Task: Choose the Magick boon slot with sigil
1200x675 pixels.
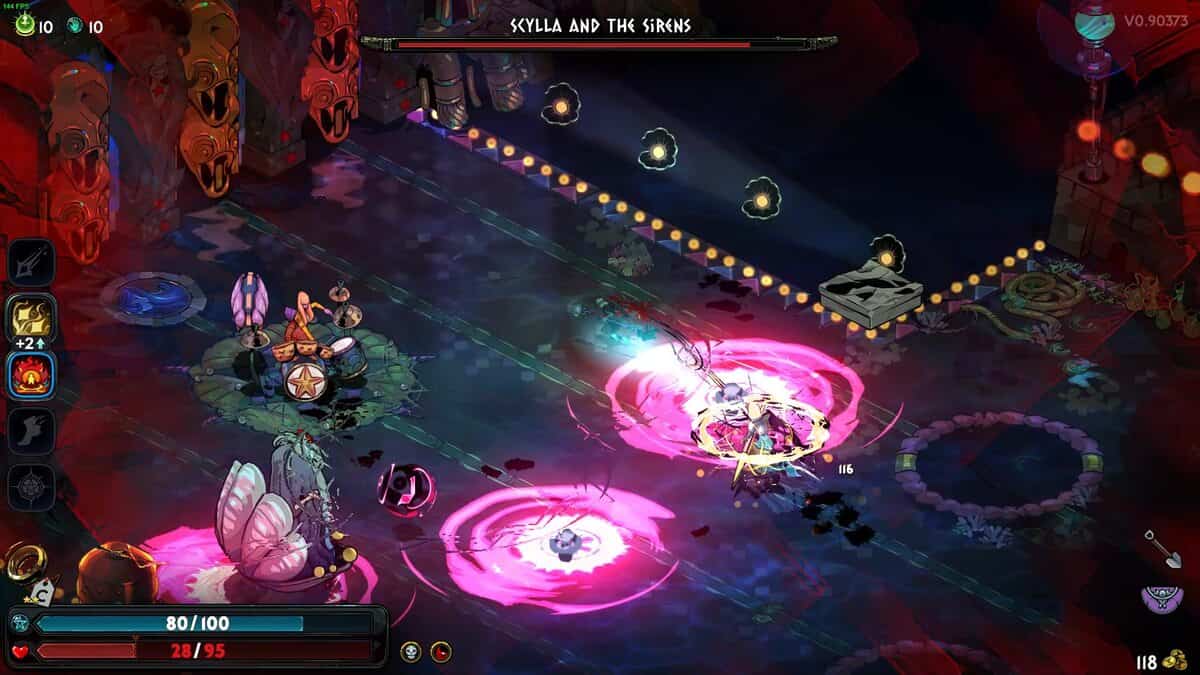Action: pos(32,489)
